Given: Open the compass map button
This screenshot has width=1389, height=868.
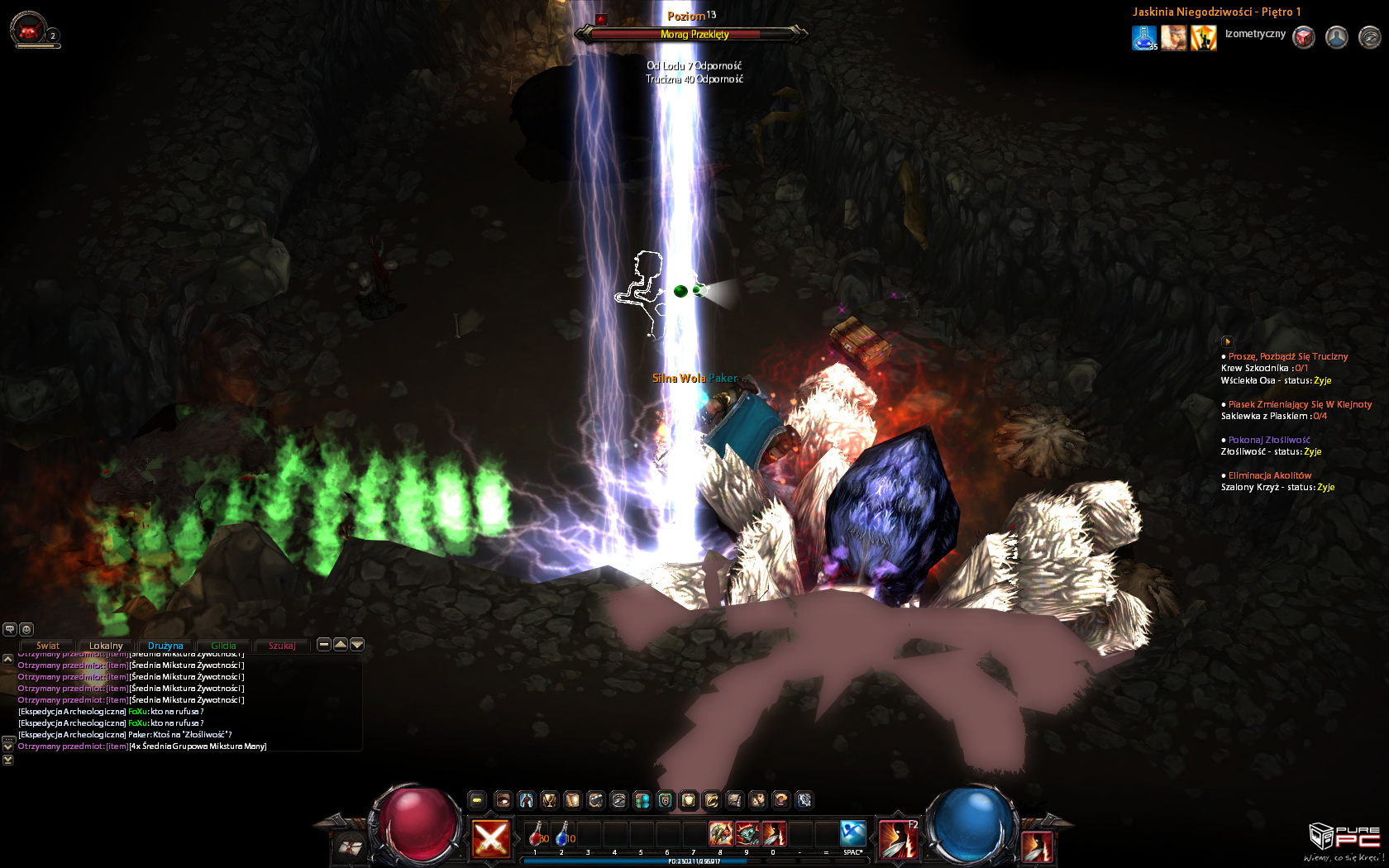Looking at the screenshot, I should pos(1370,37).
